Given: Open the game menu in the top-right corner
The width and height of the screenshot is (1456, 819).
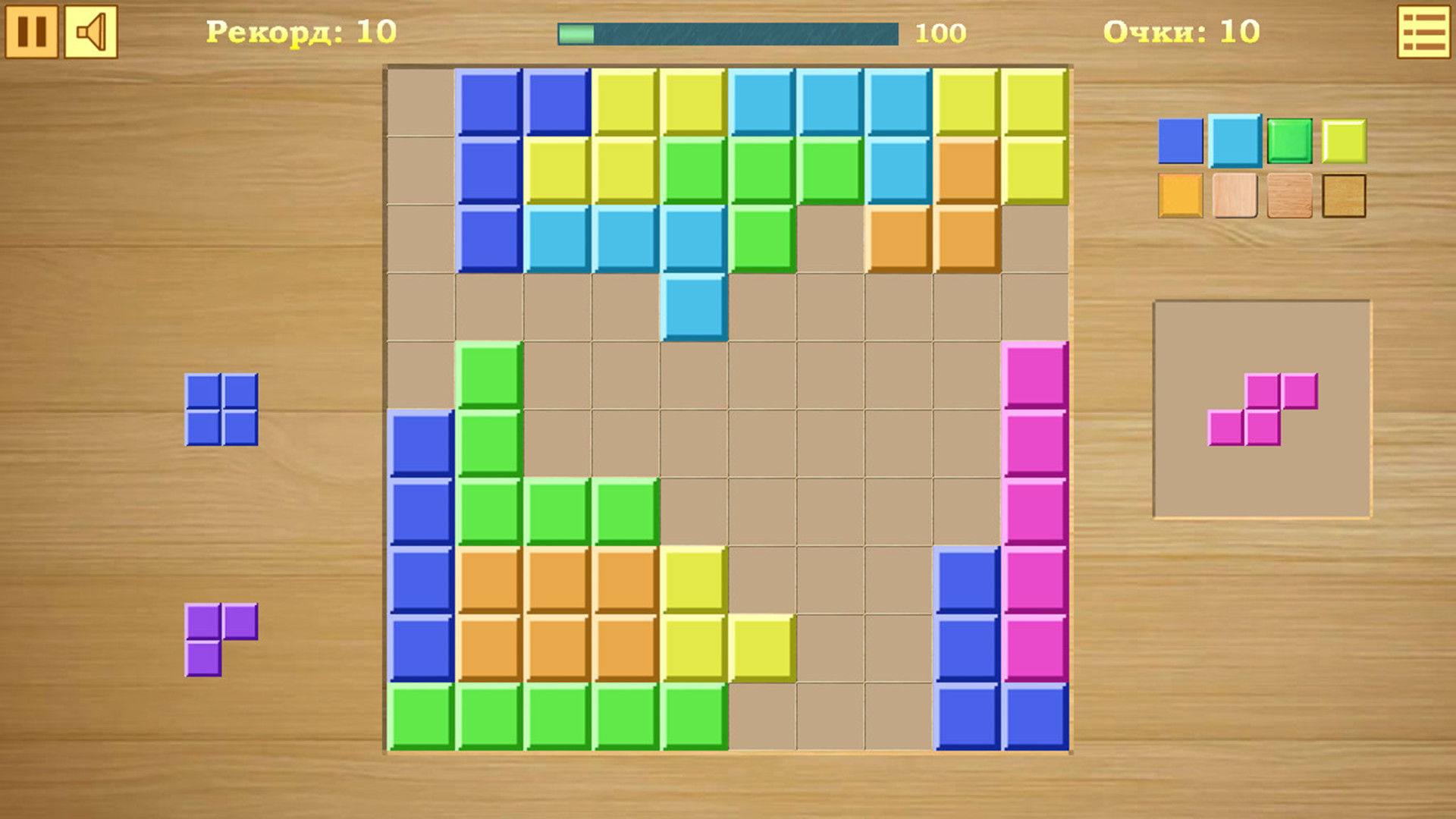Looking at the screenshot, I should pyautogui.click(x=1422, y=33).
